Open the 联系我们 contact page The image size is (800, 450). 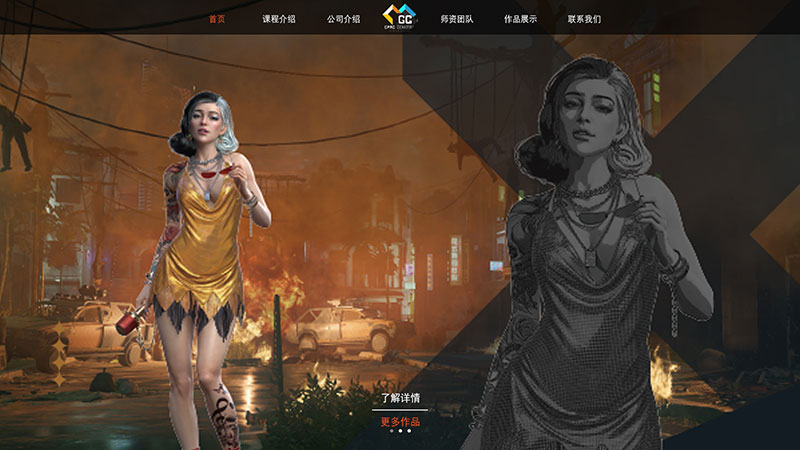[584, 19]
